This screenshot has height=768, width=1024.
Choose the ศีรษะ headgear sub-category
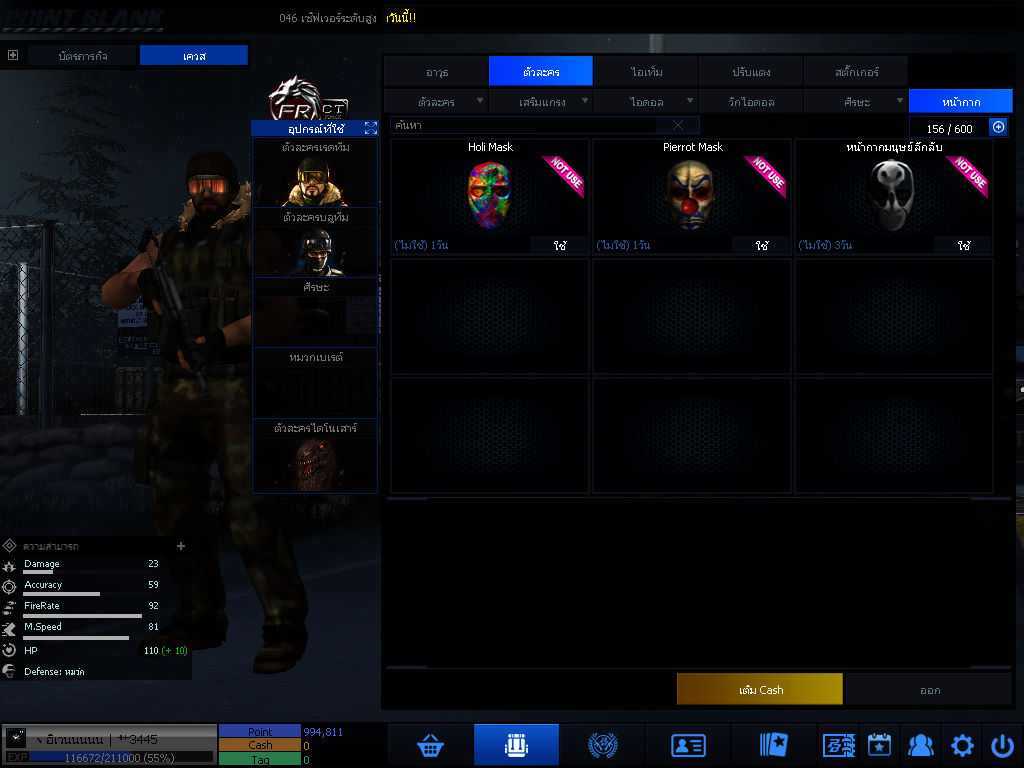pos(856,101)
